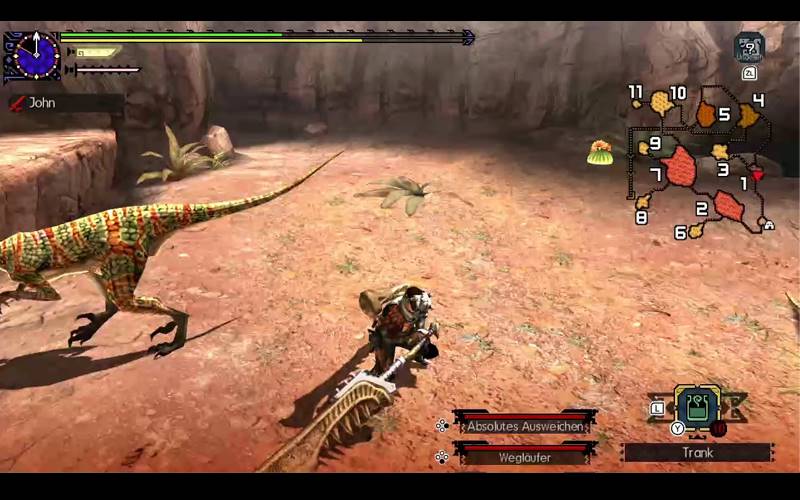Viewport: 800px width, 500px height.
Task: Choose area 3 on the minimap
Action: pos(720,152)
